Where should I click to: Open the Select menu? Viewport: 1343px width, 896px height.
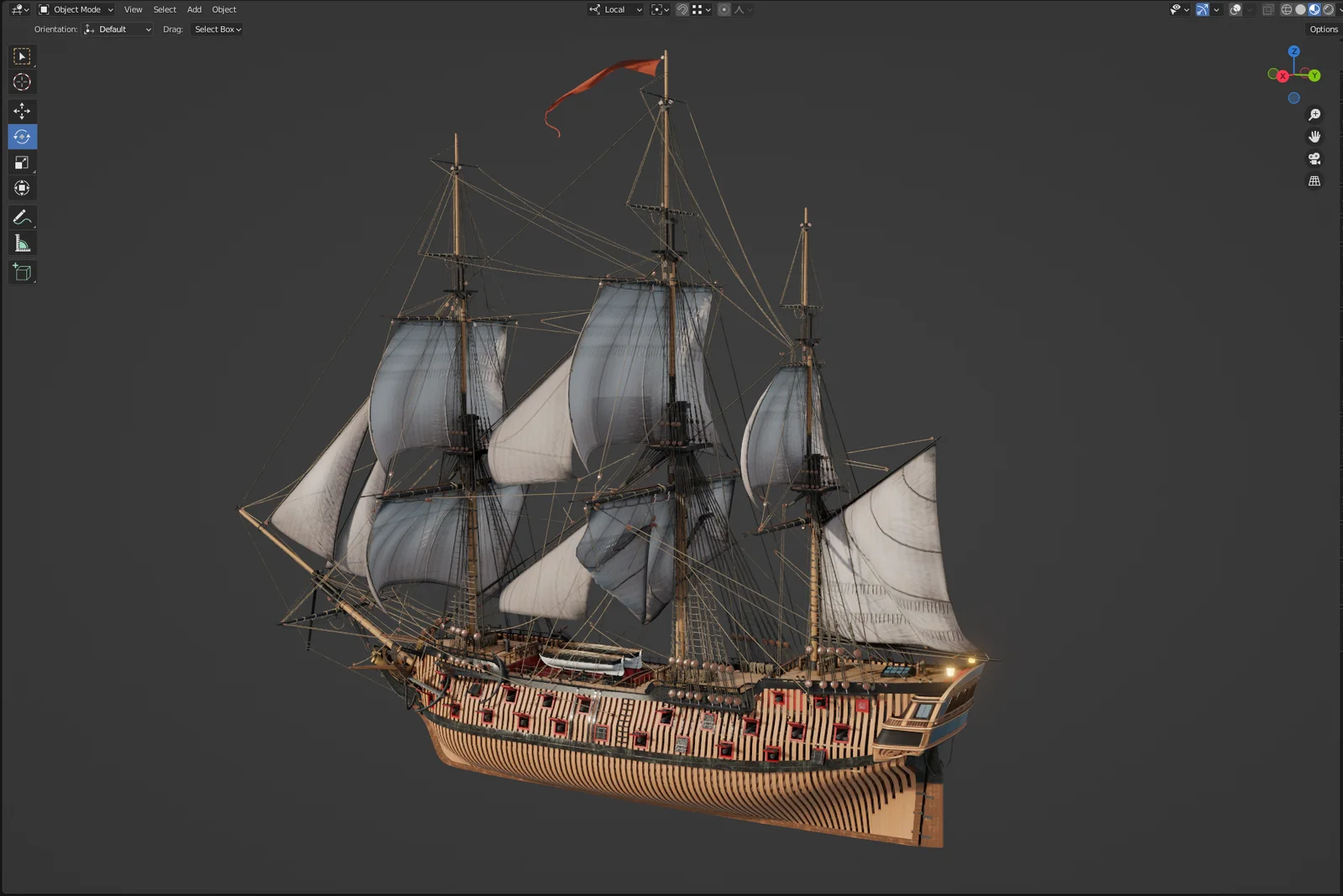coord(164,9)
